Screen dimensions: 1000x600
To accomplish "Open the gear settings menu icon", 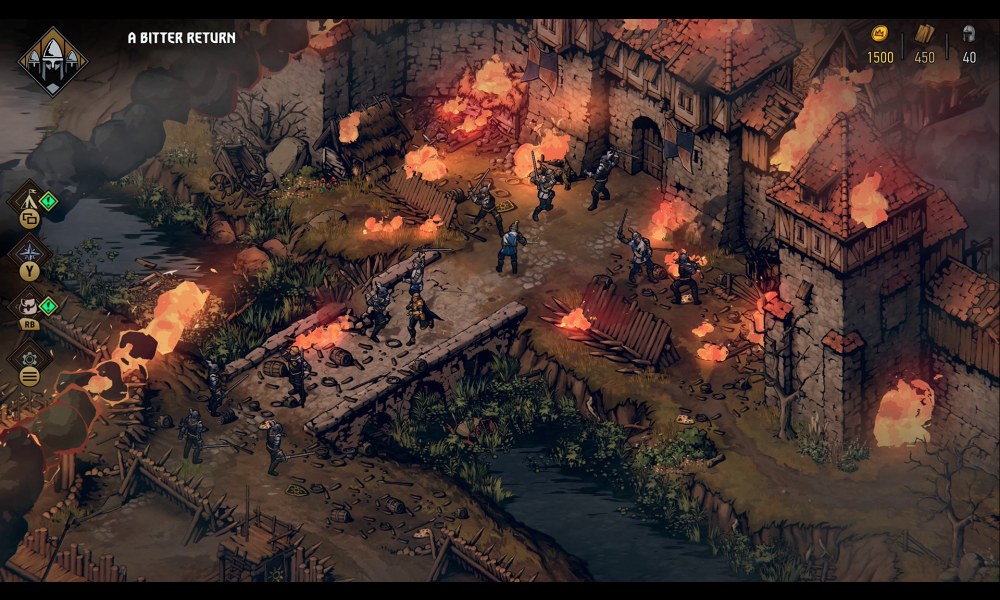I will (30, 359).
